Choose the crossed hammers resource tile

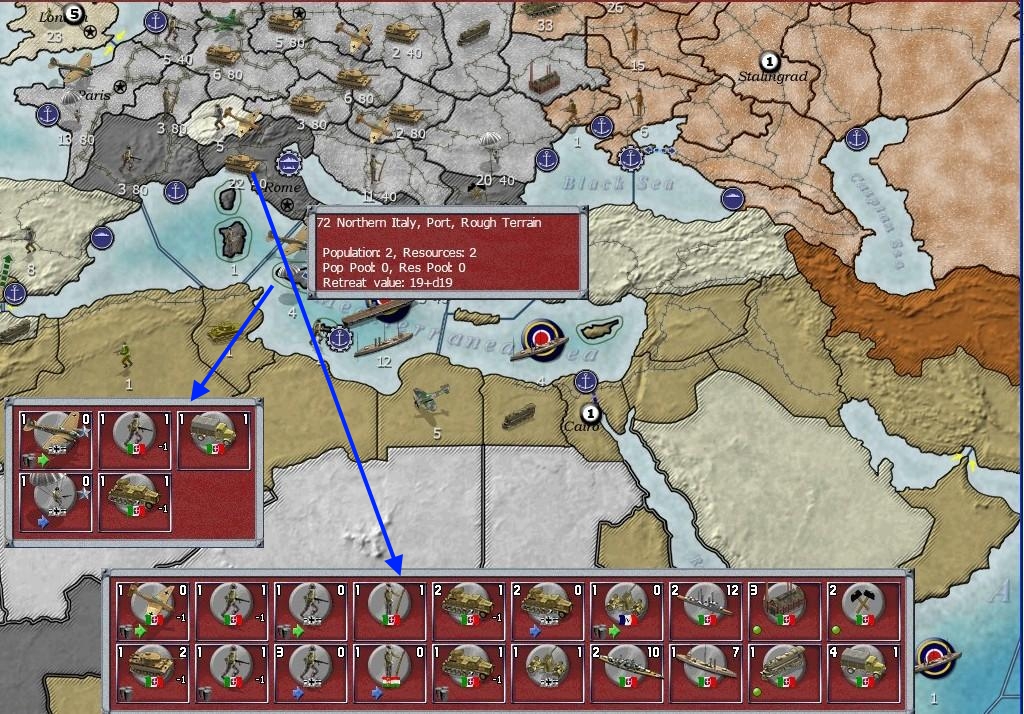point(864,610)
